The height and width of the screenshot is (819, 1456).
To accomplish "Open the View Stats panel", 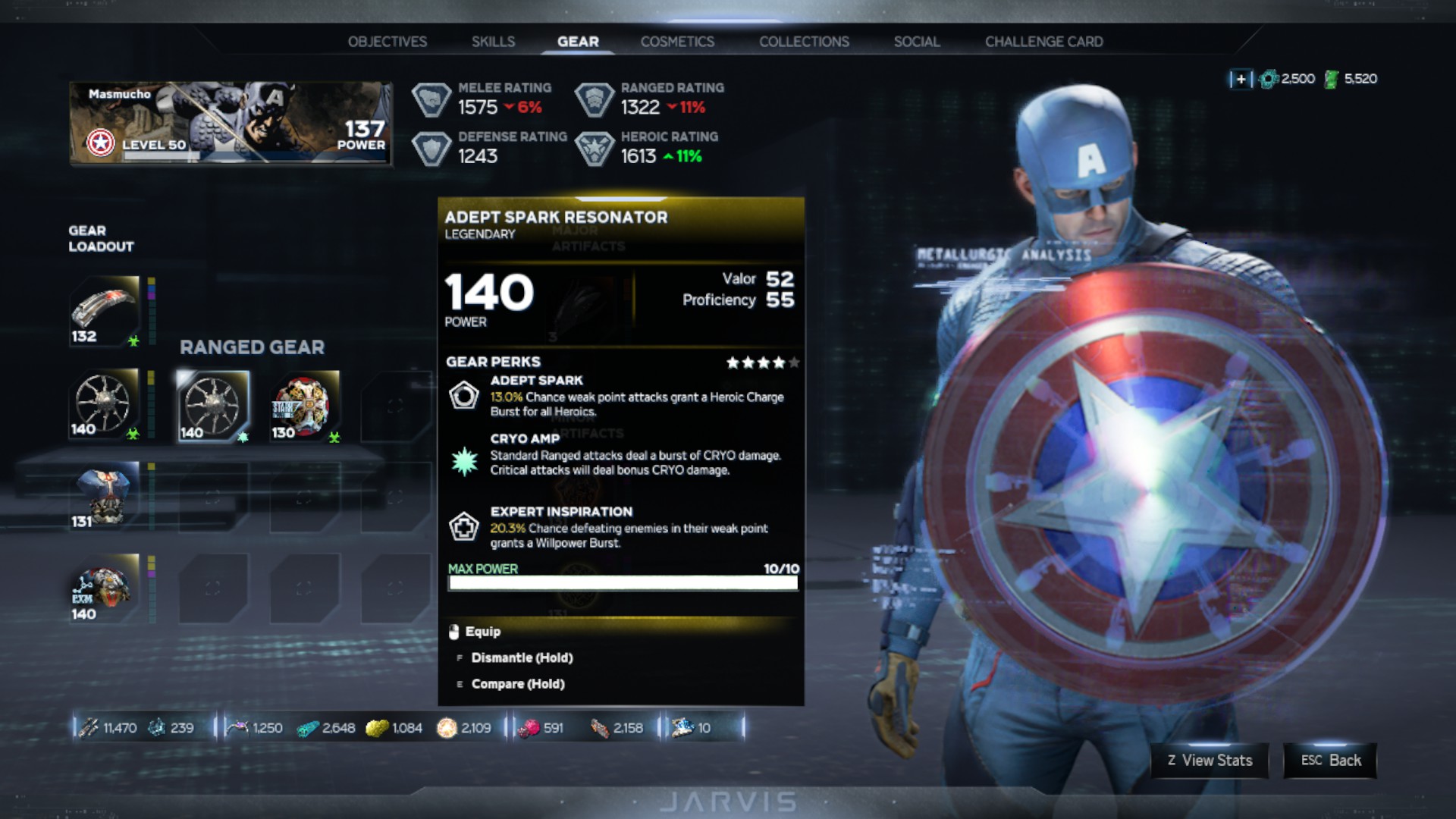I will (x=1210, y=761).
